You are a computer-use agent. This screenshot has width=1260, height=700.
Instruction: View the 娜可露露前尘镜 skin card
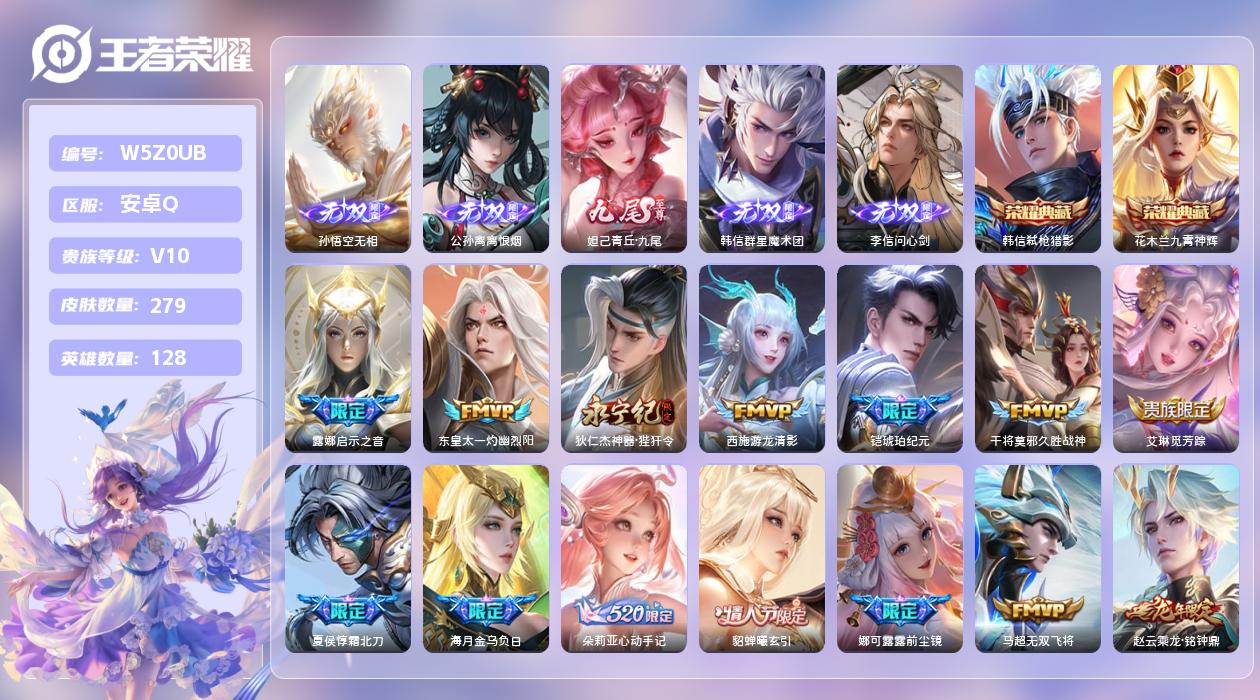tap(900, 558)
